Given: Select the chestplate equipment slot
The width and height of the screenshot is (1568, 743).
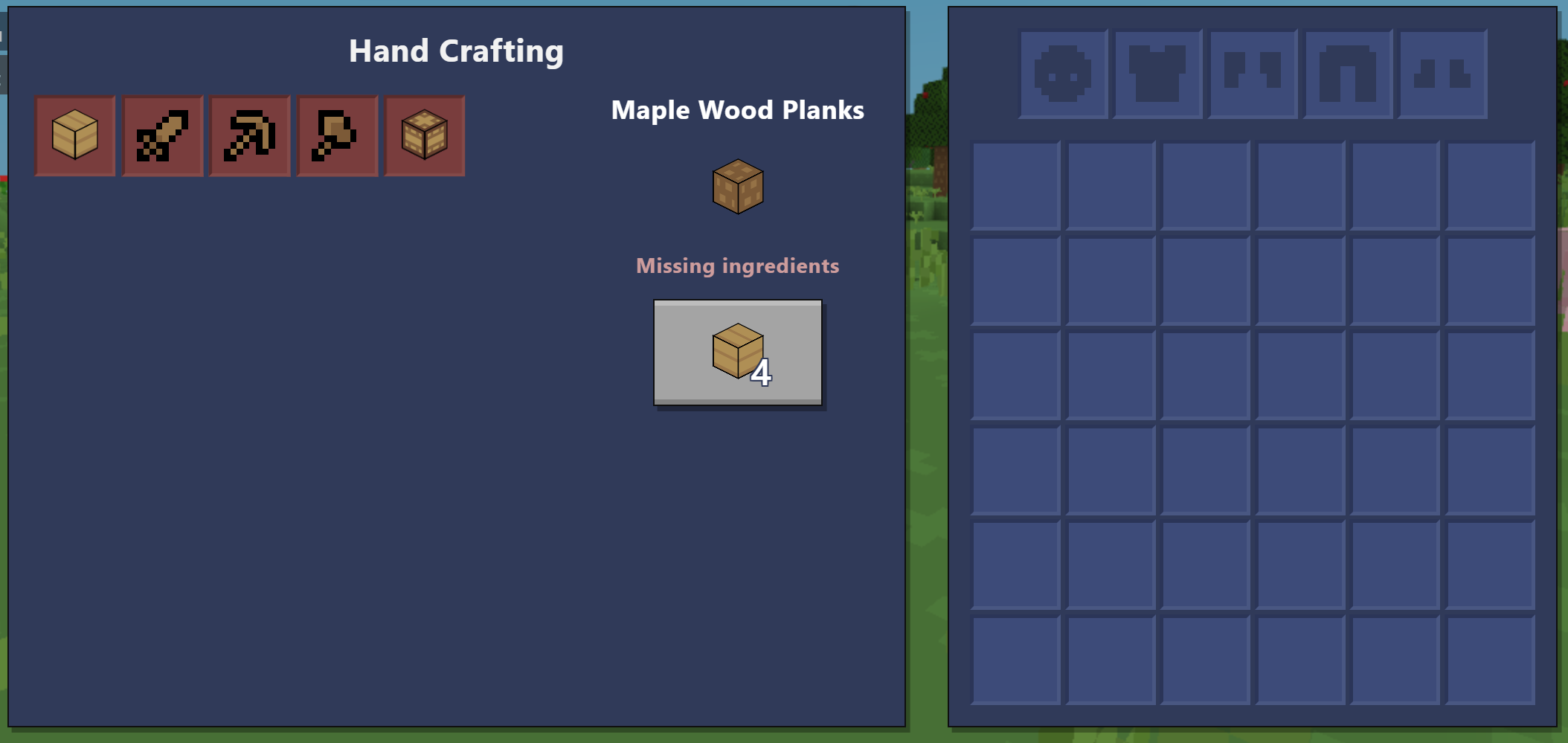Looking at the screenshot, I should (1157, 74).
